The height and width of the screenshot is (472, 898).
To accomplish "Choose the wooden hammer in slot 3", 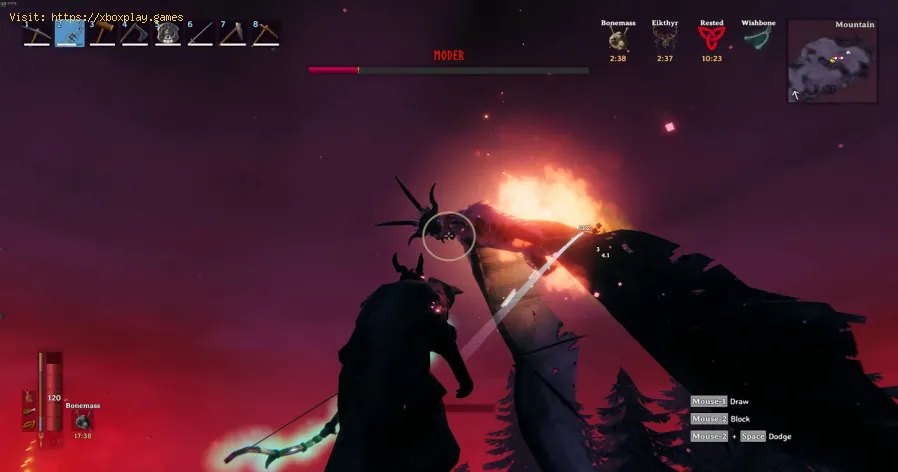I will point(102,34).
